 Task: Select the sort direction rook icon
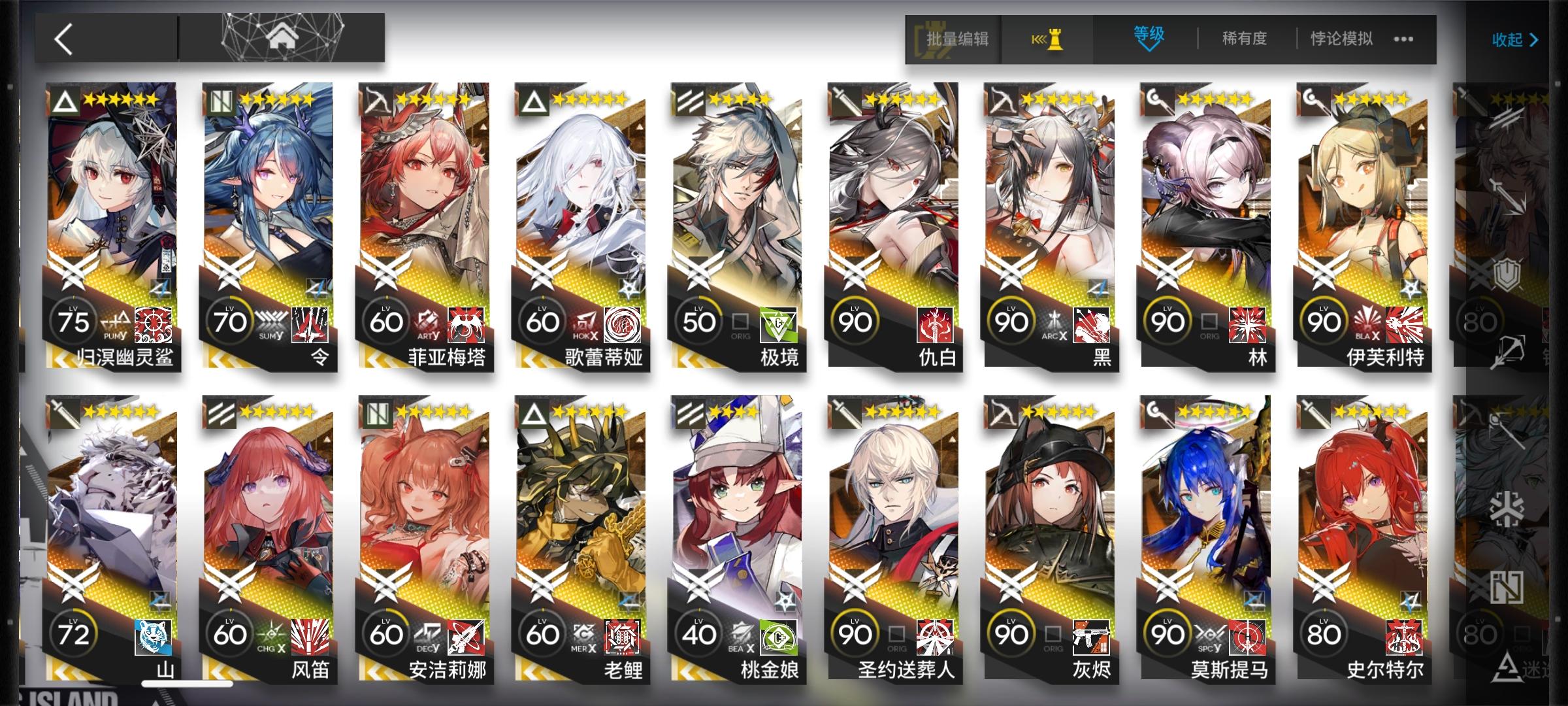tap(1045, 39)
